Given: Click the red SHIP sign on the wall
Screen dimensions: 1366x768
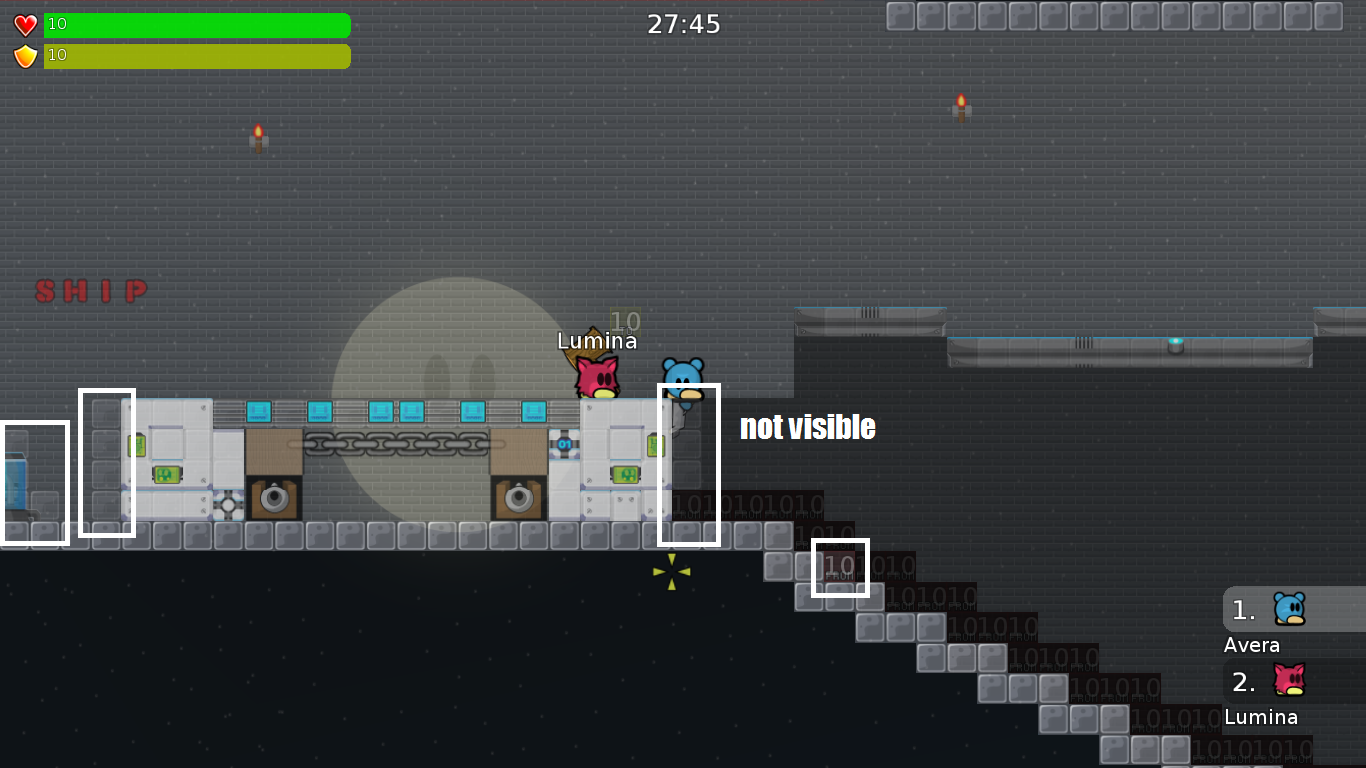Looking at the screenshot, I should click(91, 291).
